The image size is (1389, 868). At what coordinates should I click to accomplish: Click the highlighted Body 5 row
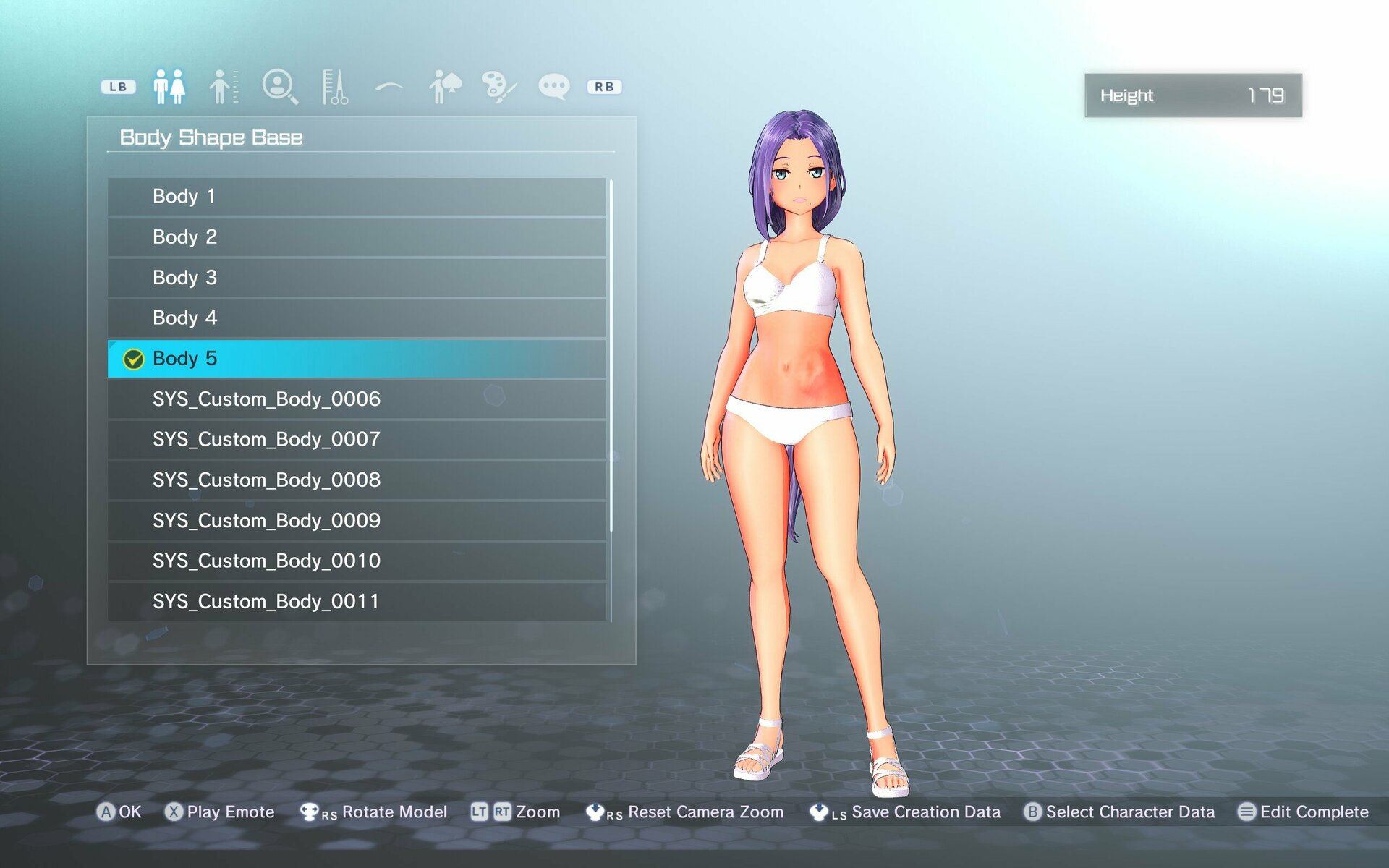357,359
